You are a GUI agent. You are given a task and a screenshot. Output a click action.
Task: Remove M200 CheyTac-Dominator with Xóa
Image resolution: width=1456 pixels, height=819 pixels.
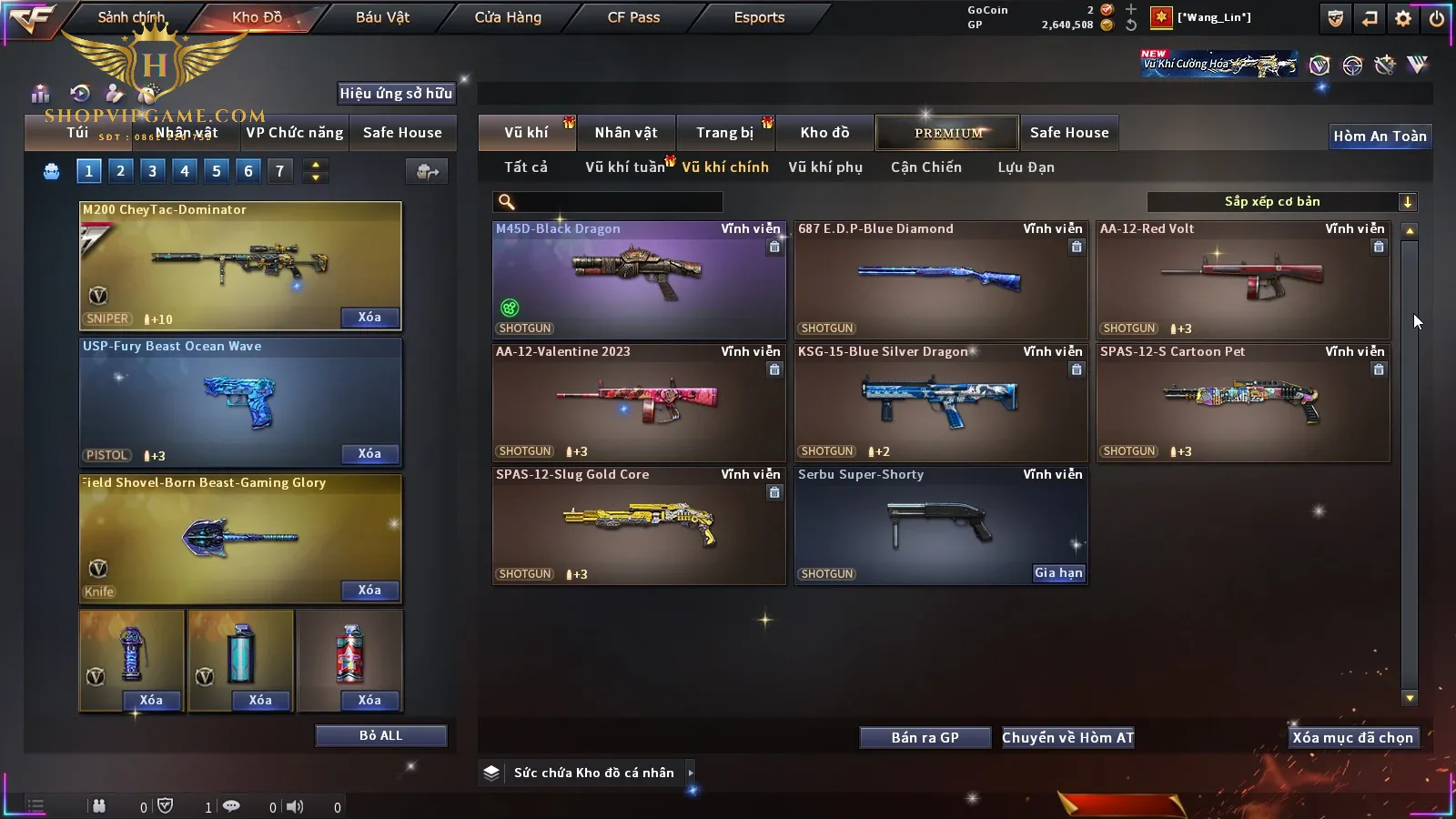(x=369, y=318)
